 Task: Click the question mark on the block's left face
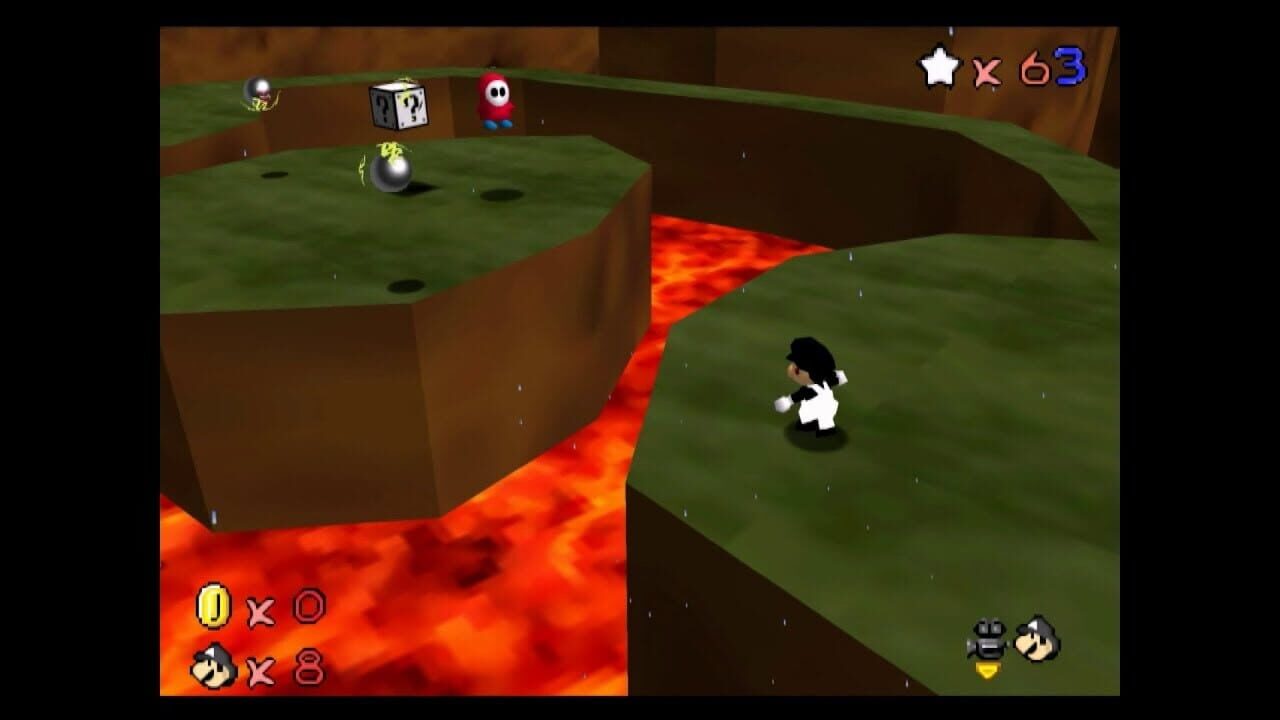381,105
